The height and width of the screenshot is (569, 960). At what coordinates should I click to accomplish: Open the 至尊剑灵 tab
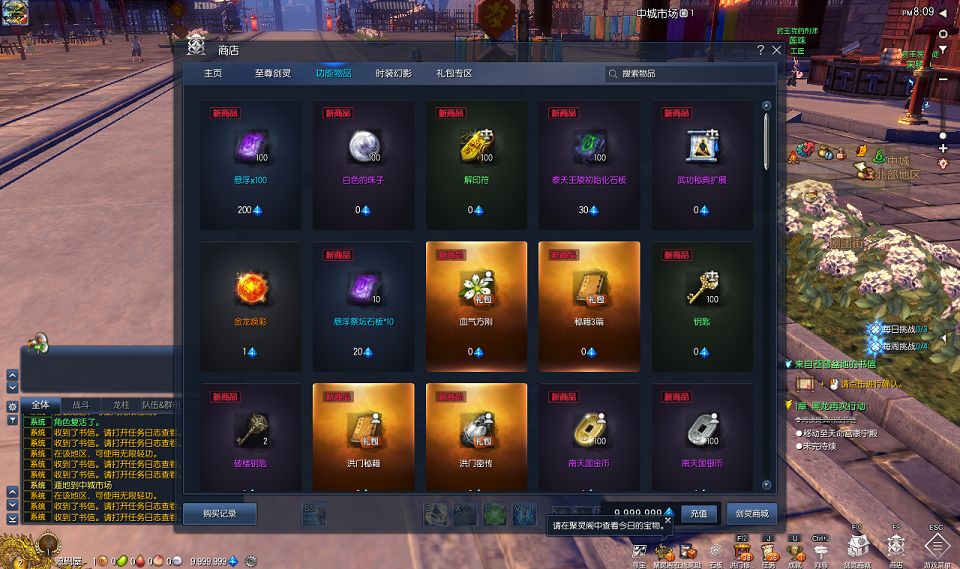click(270, 74)
